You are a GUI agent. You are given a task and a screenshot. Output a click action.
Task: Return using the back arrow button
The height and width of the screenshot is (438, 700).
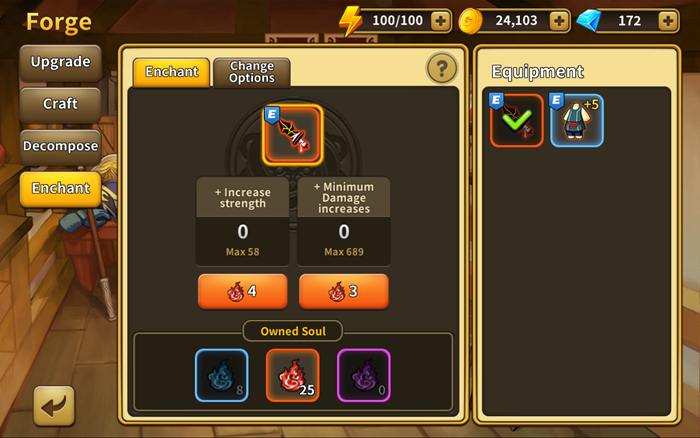click(x=54, y=405)
